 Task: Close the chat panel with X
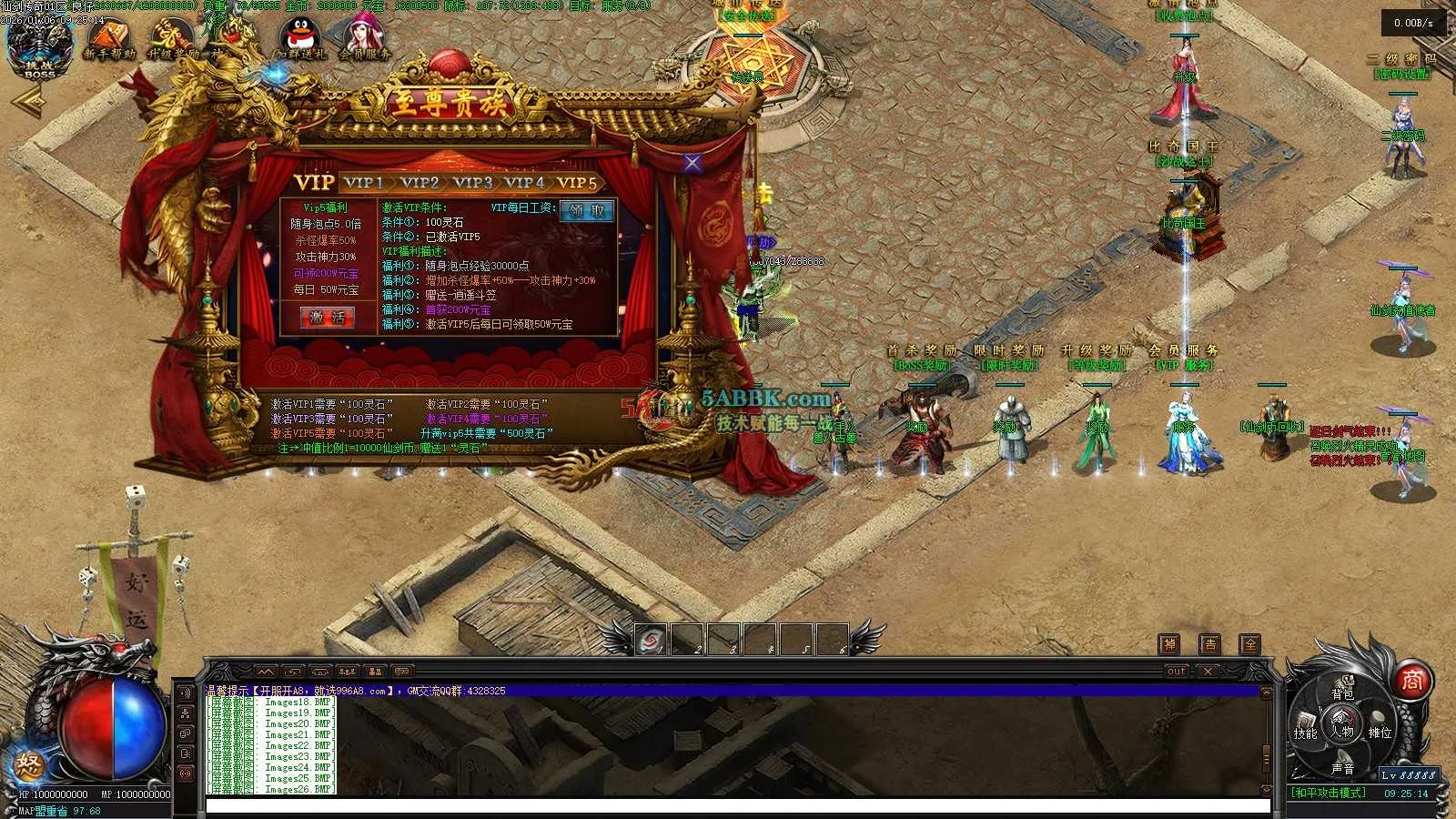click(1207, 672)
